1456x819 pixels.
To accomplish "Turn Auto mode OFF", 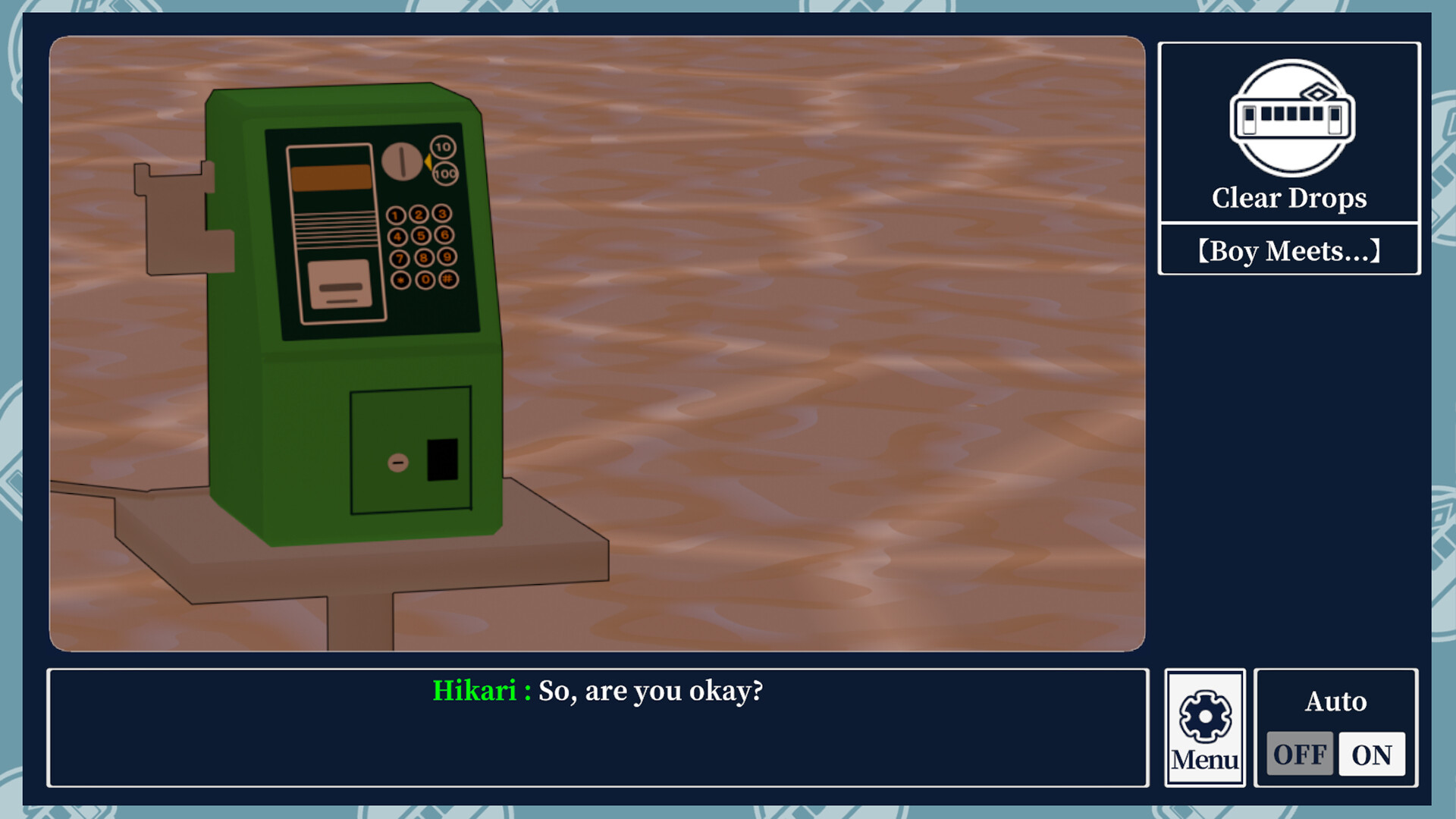I will (x=1299, y=755).
